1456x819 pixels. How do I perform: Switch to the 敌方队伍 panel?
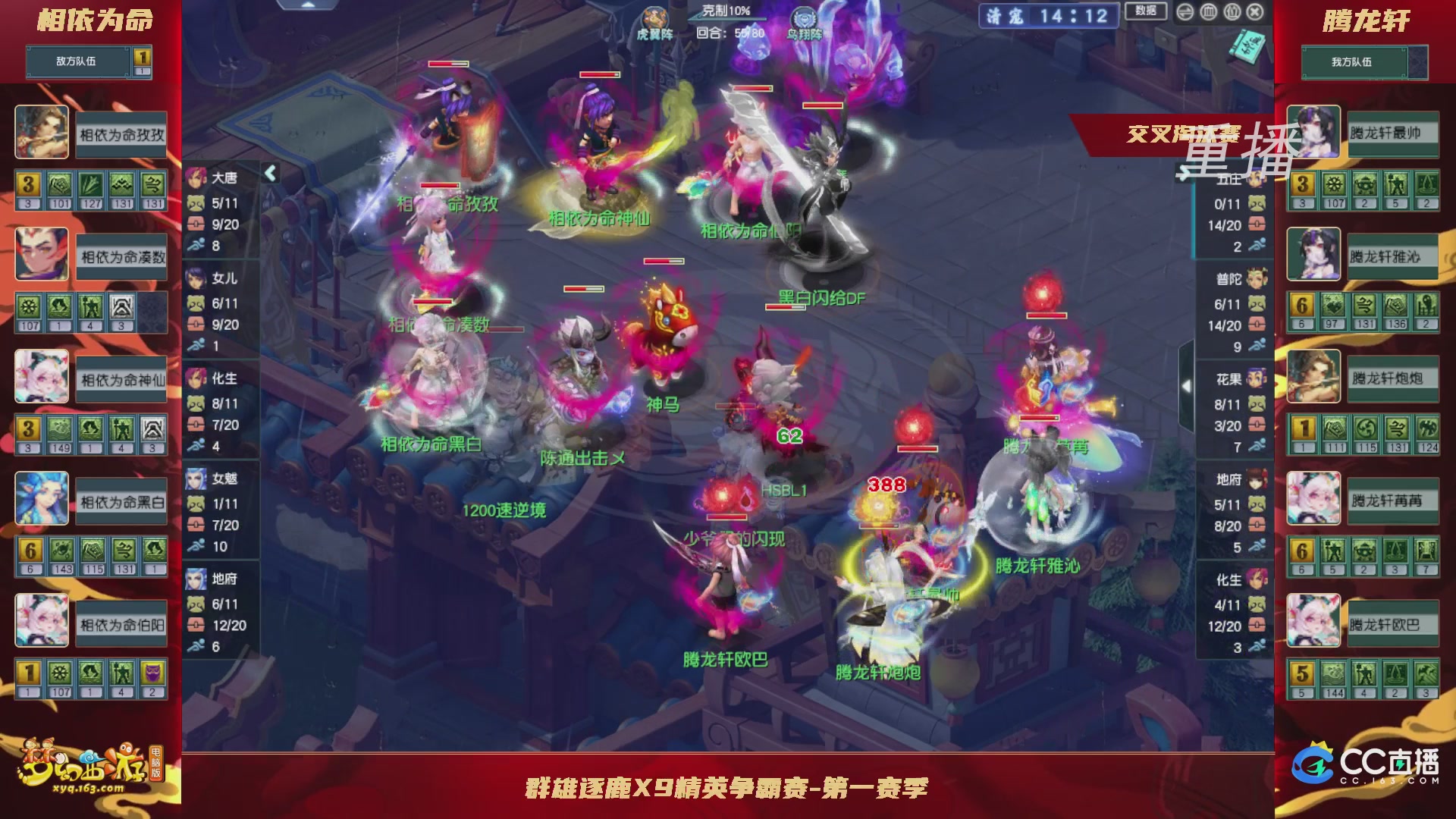click(76, 63)
